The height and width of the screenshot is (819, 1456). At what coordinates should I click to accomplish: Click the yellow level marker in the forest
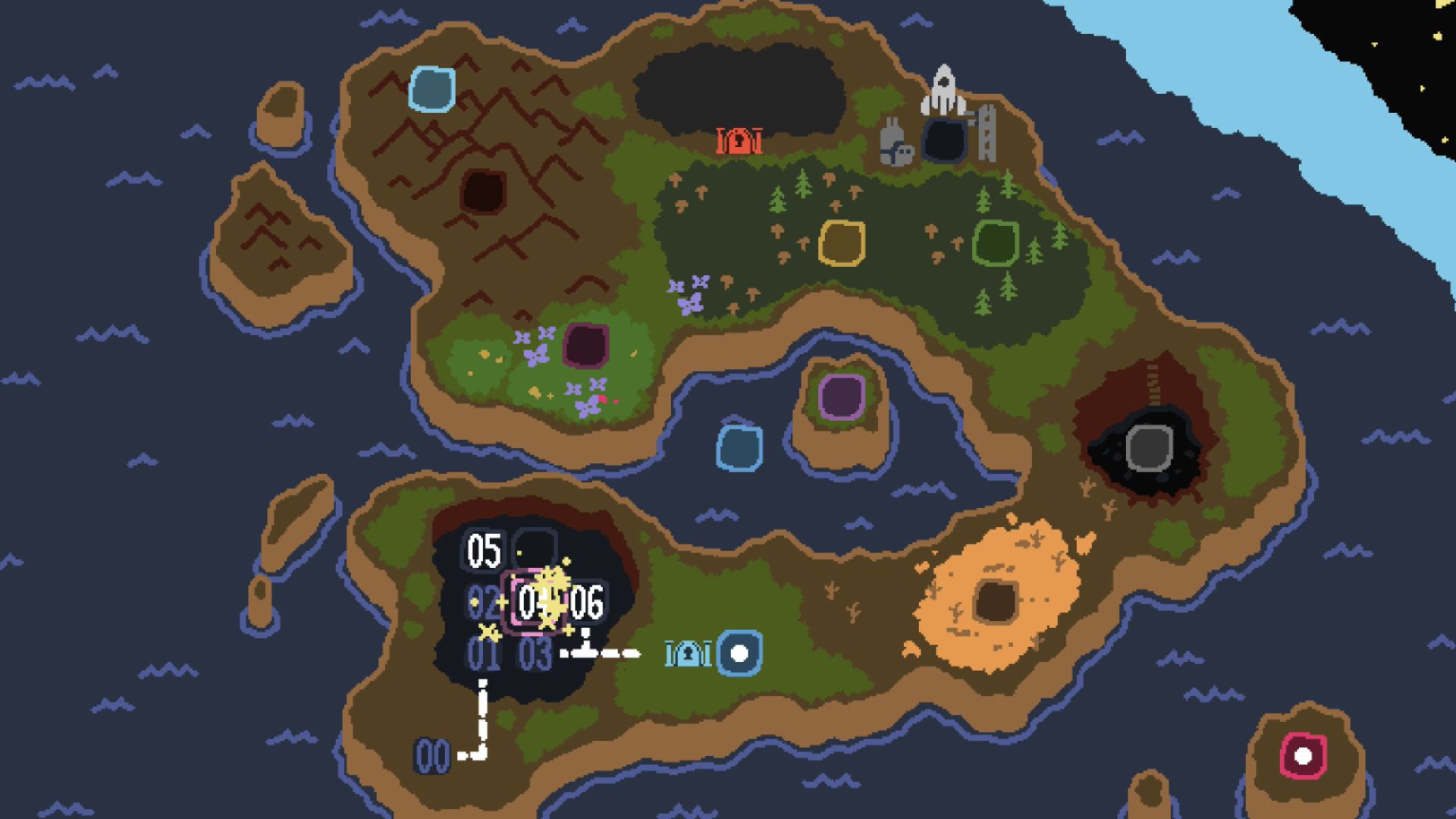point(842,243)
